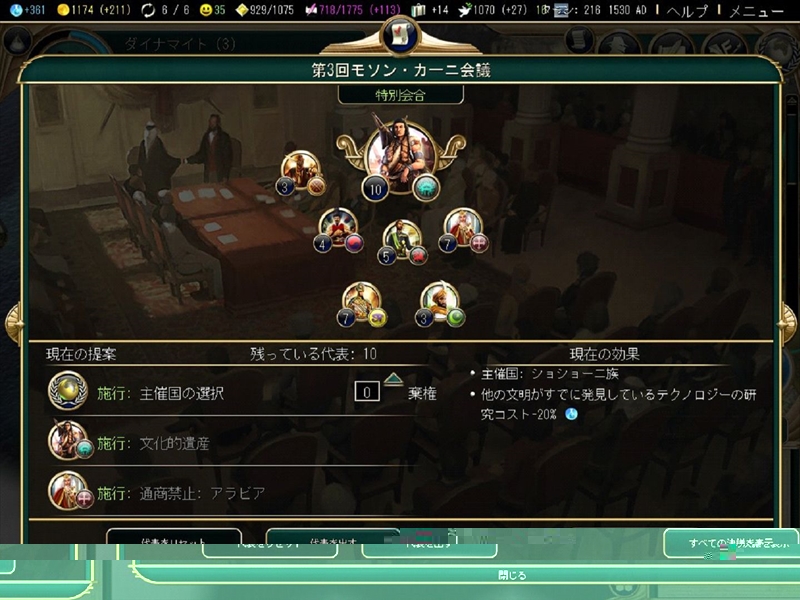Screen dimensions: 800x600
Task: Open the science overview from the beaker icon
Action: (15, 11)
